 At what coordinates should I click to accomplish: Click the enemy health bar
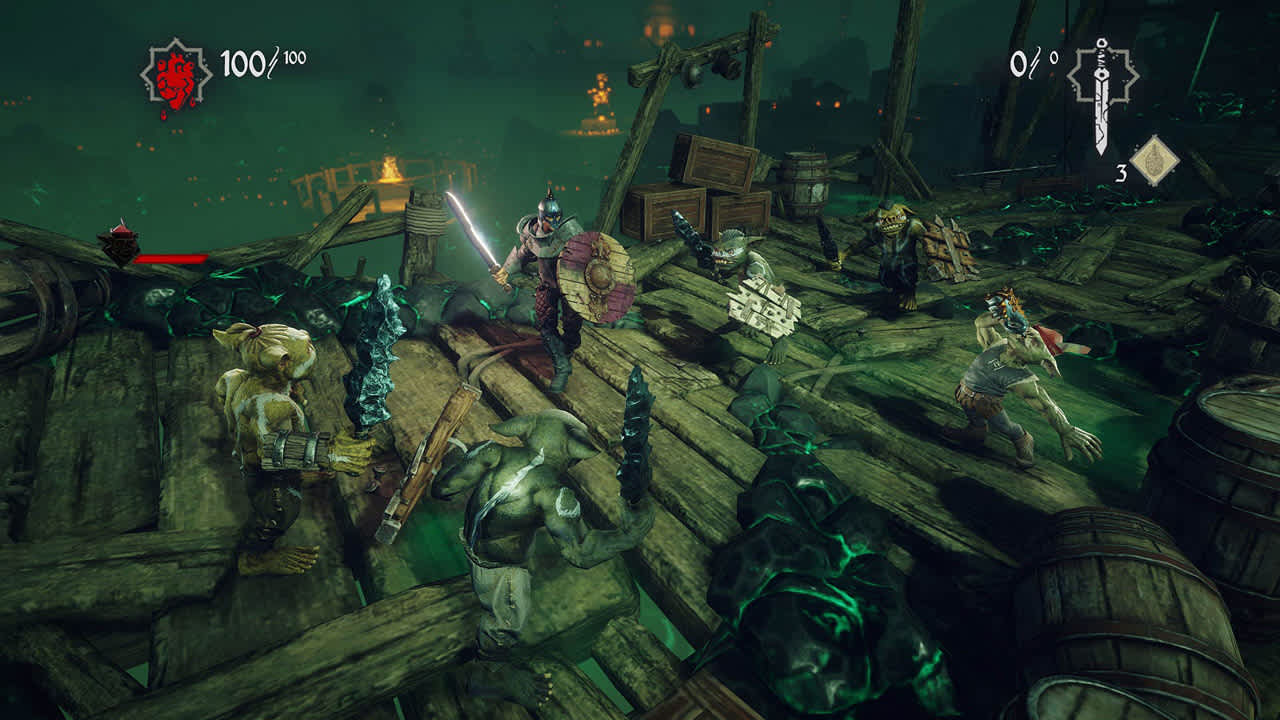[x=173, y=259]
